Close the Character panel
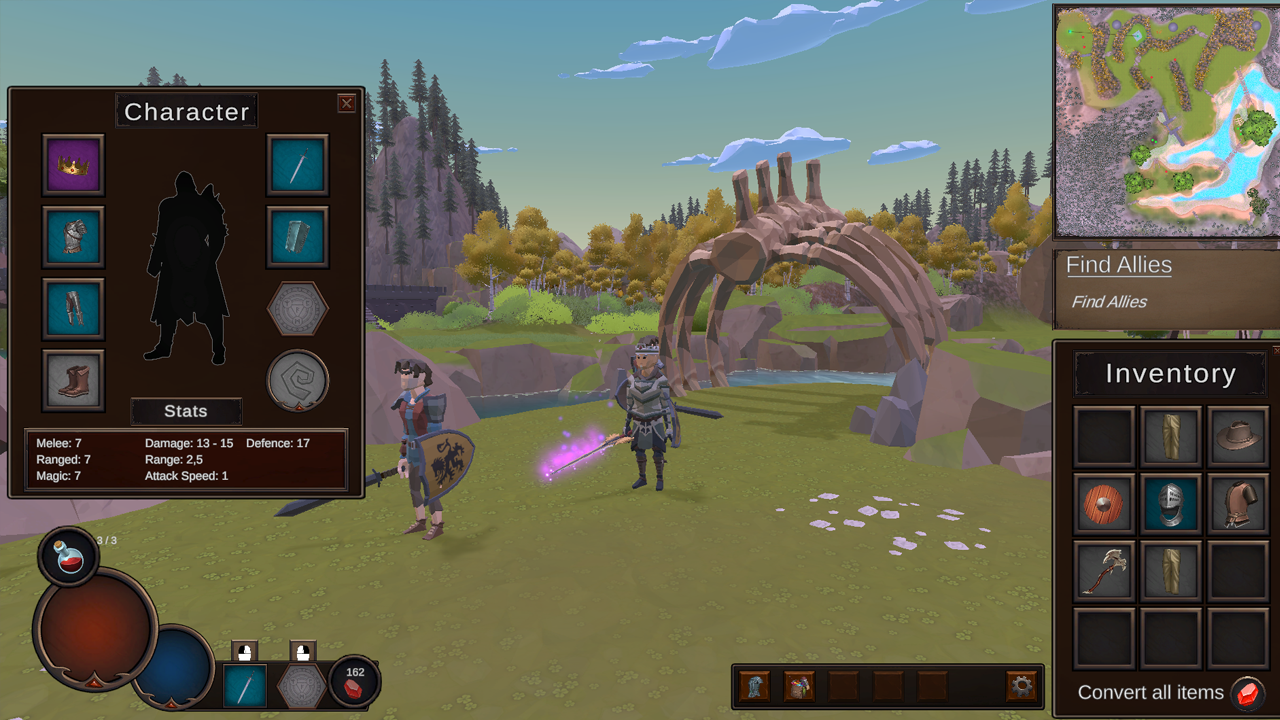1280x720 pixels. [x=346, y=103]
